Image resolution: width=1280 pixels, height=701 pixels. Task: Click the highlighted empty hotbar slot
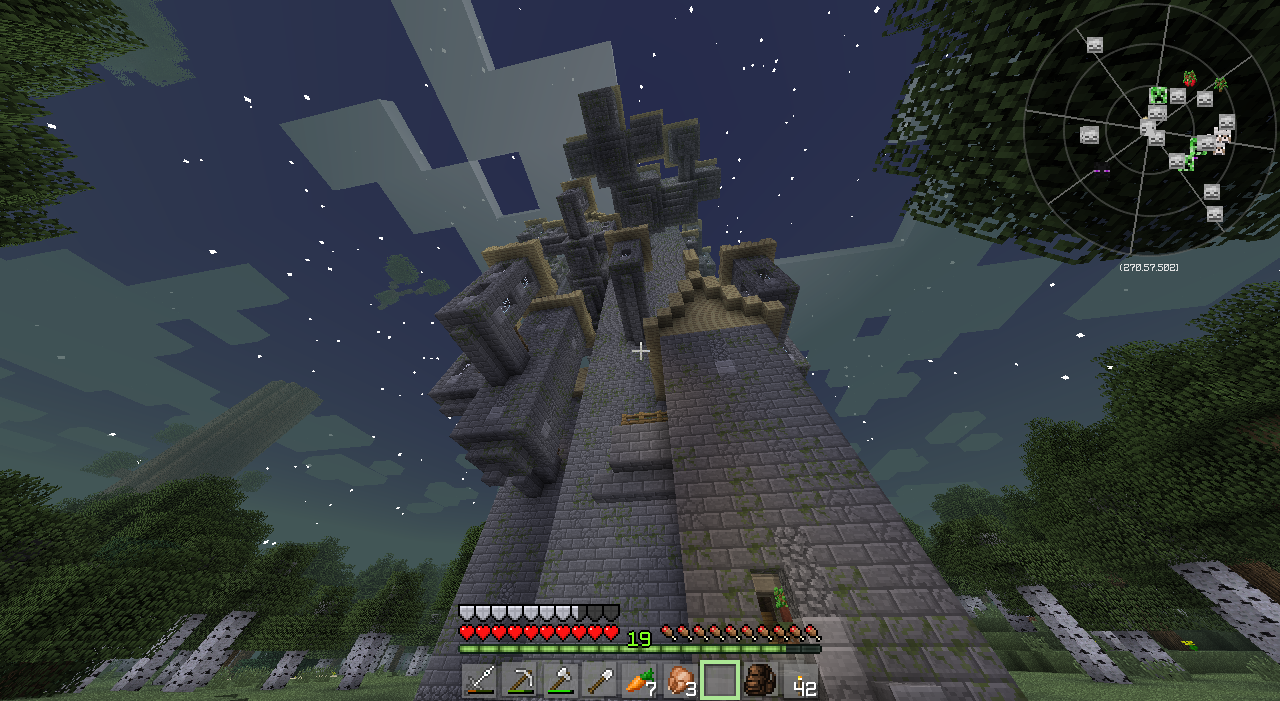720,680
